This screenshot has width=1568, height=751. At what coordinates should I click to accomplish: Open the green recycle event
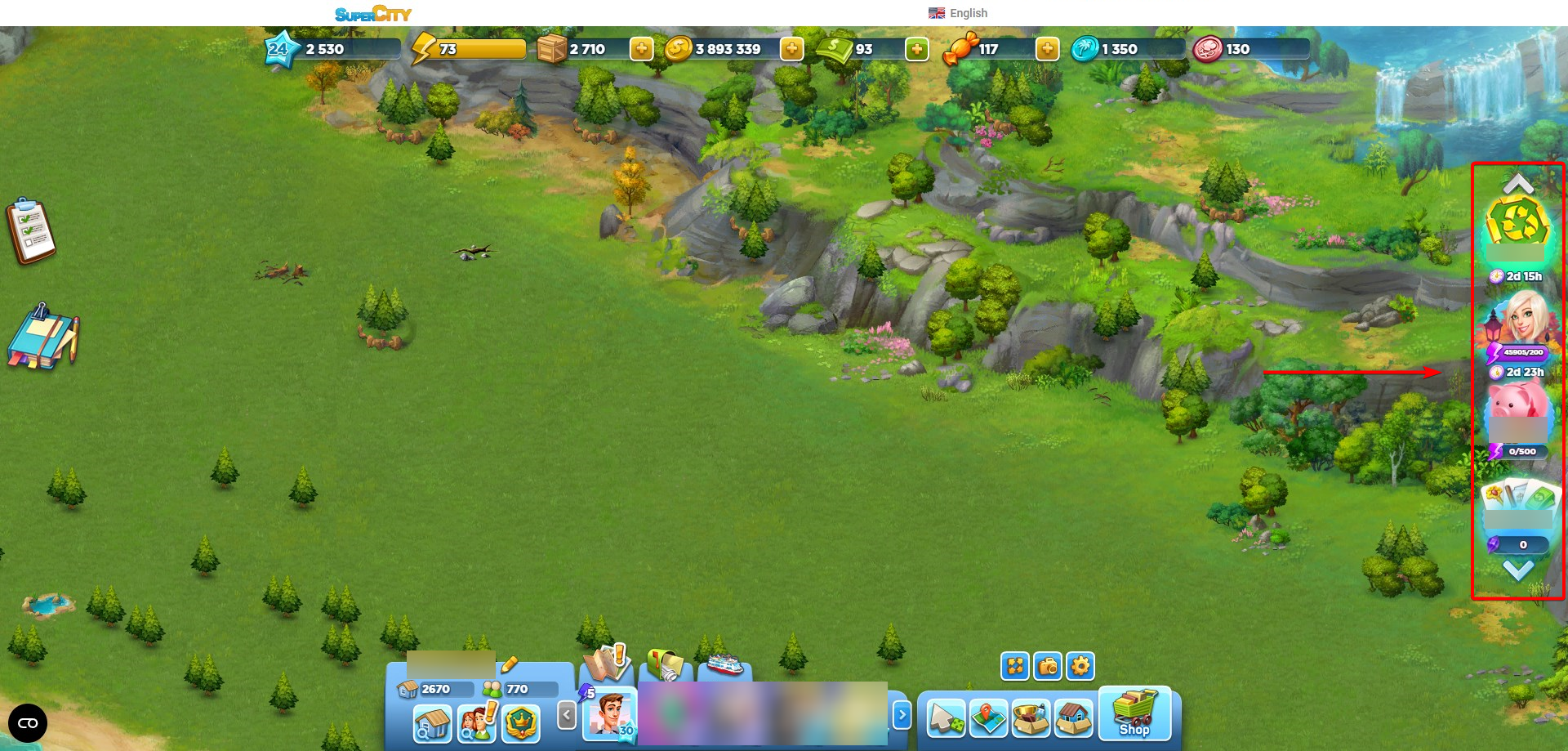tap(1517, 225)
